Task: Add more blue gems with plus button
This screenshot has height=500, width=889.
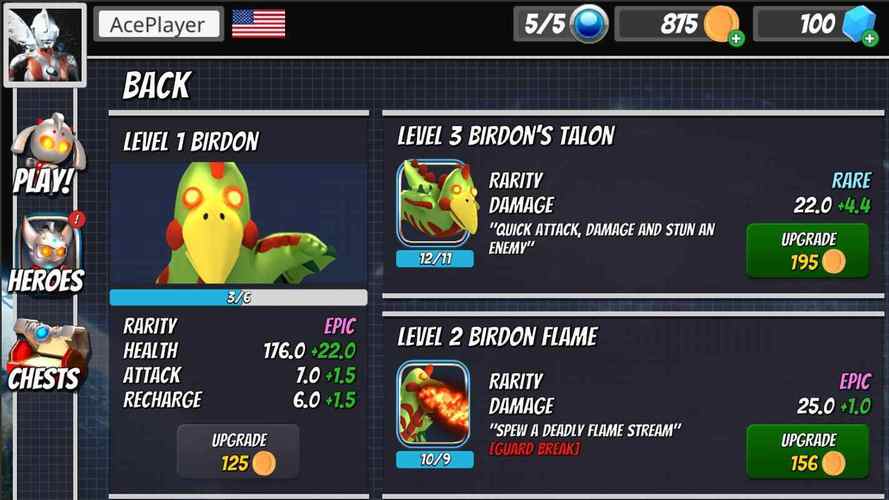Action: click(x=867, y=39)
